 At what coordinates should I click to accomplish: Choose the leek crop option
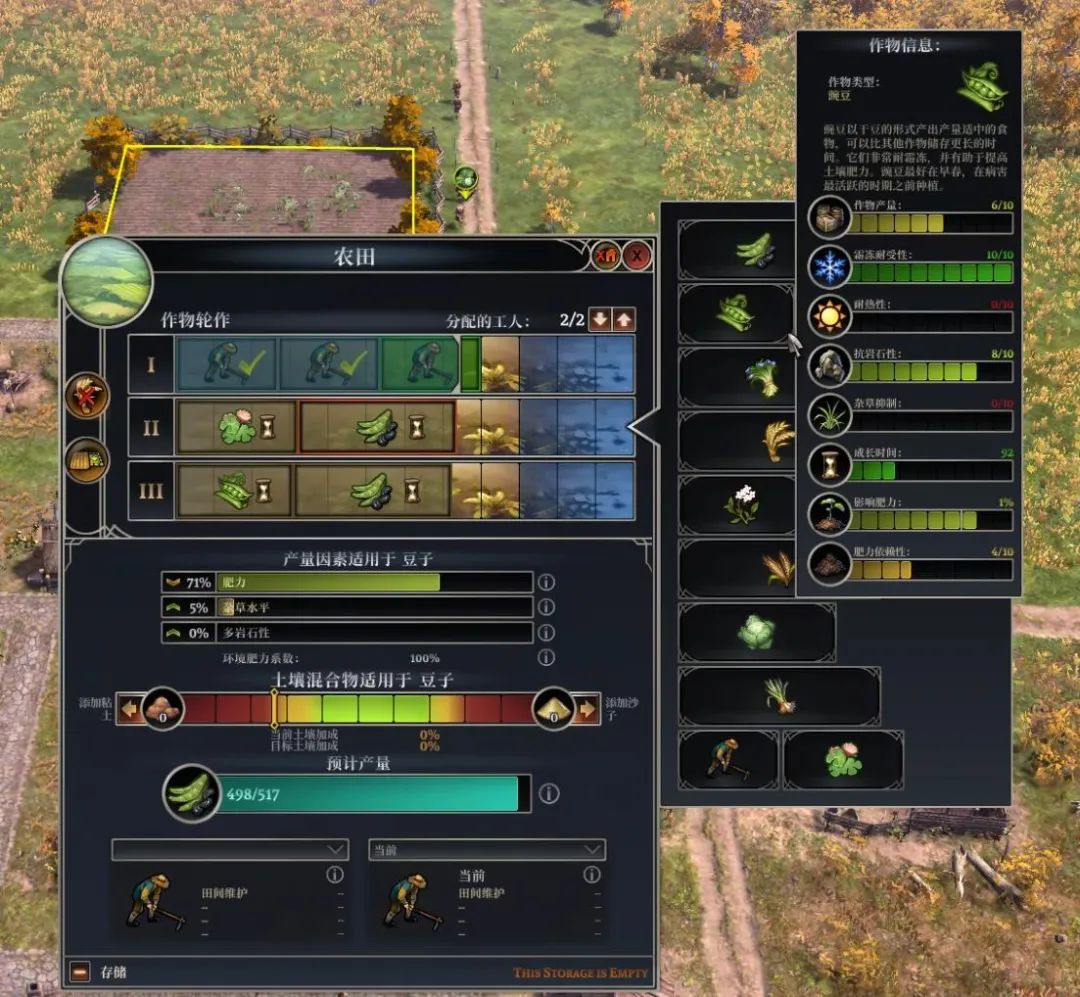pyautogui.click(x=779, y=695)
